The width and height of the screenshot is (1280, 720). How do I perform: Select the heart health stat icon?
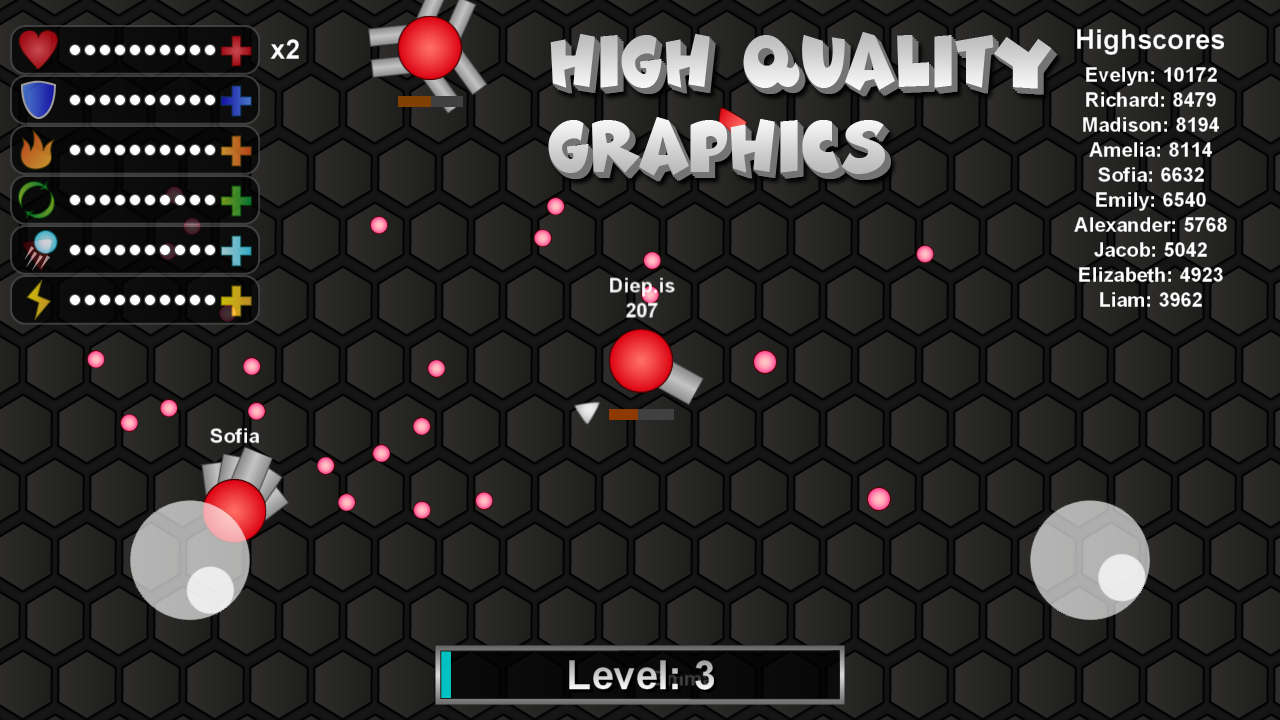pyautogui.click(x=37, y=49)
